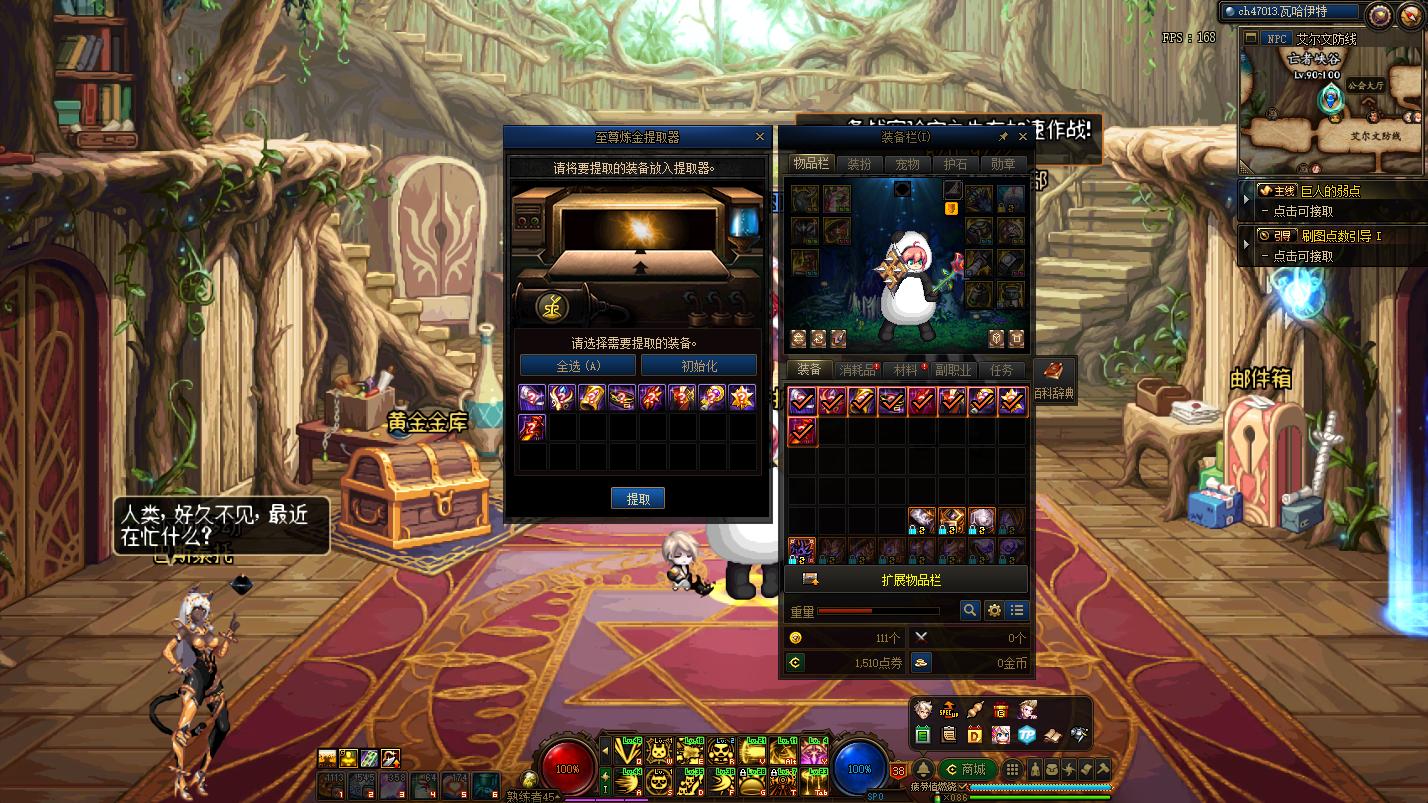Switch to the 护石 tab
This screenshot has width=1428, height=803.
click(955, 164)
